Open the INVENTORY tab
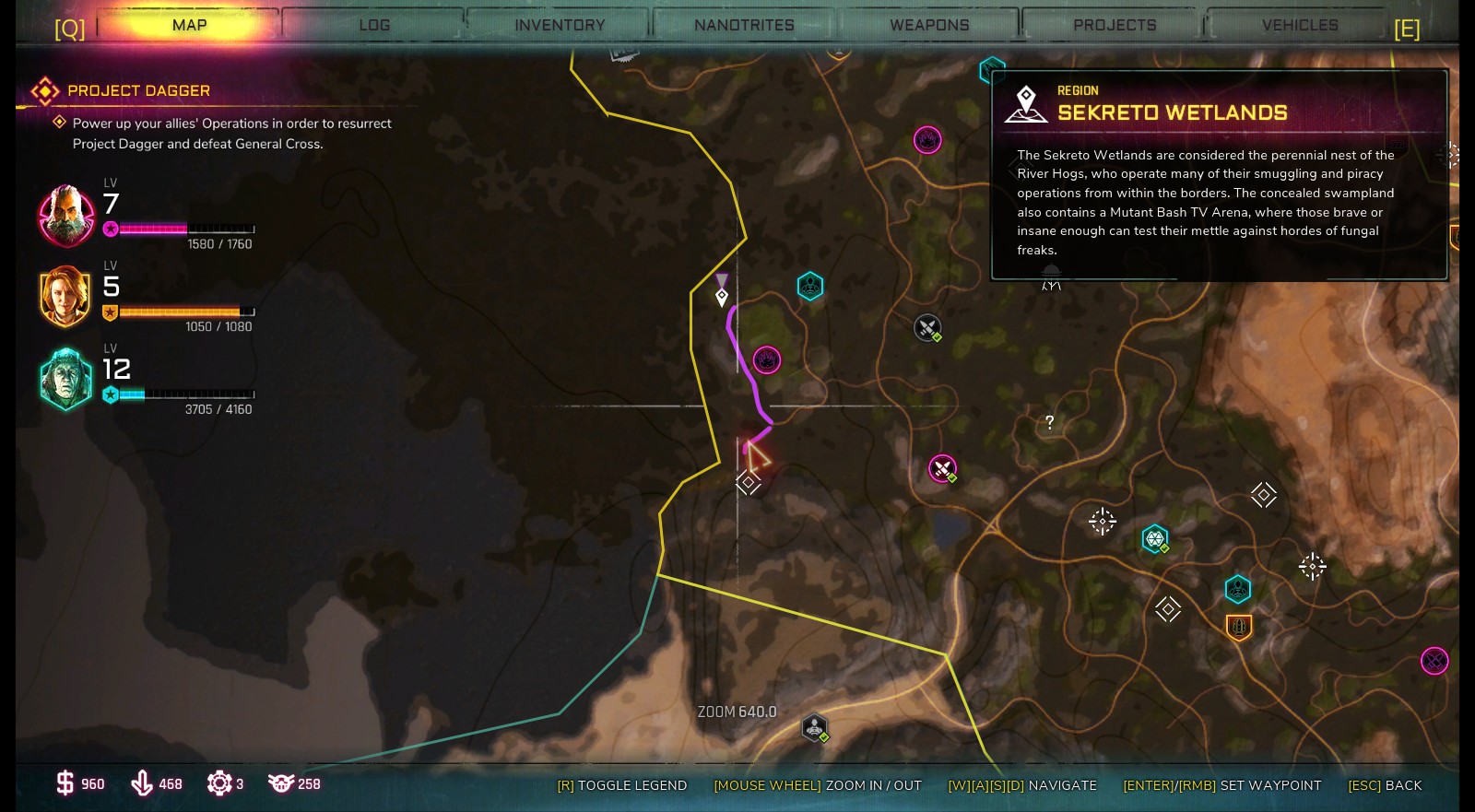The height and width of the screenshot is (812, 1475). pos(558,25)
